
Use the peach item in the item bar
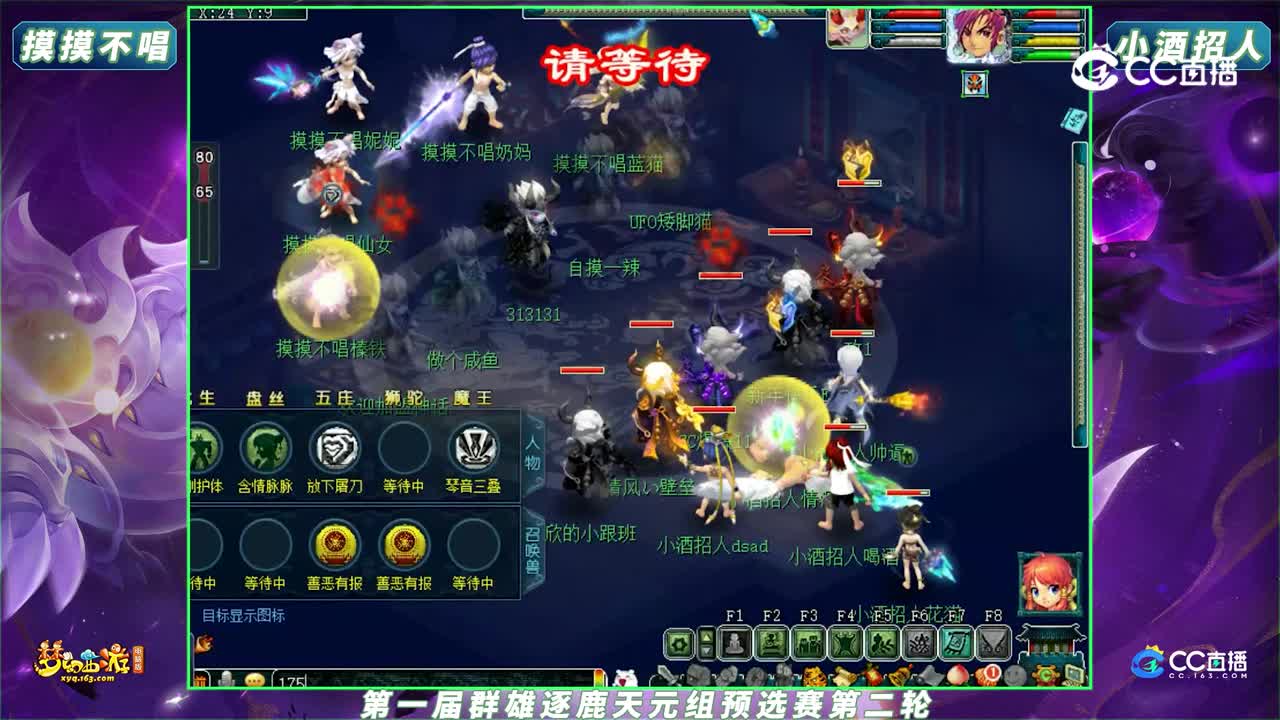coord(957,674)
